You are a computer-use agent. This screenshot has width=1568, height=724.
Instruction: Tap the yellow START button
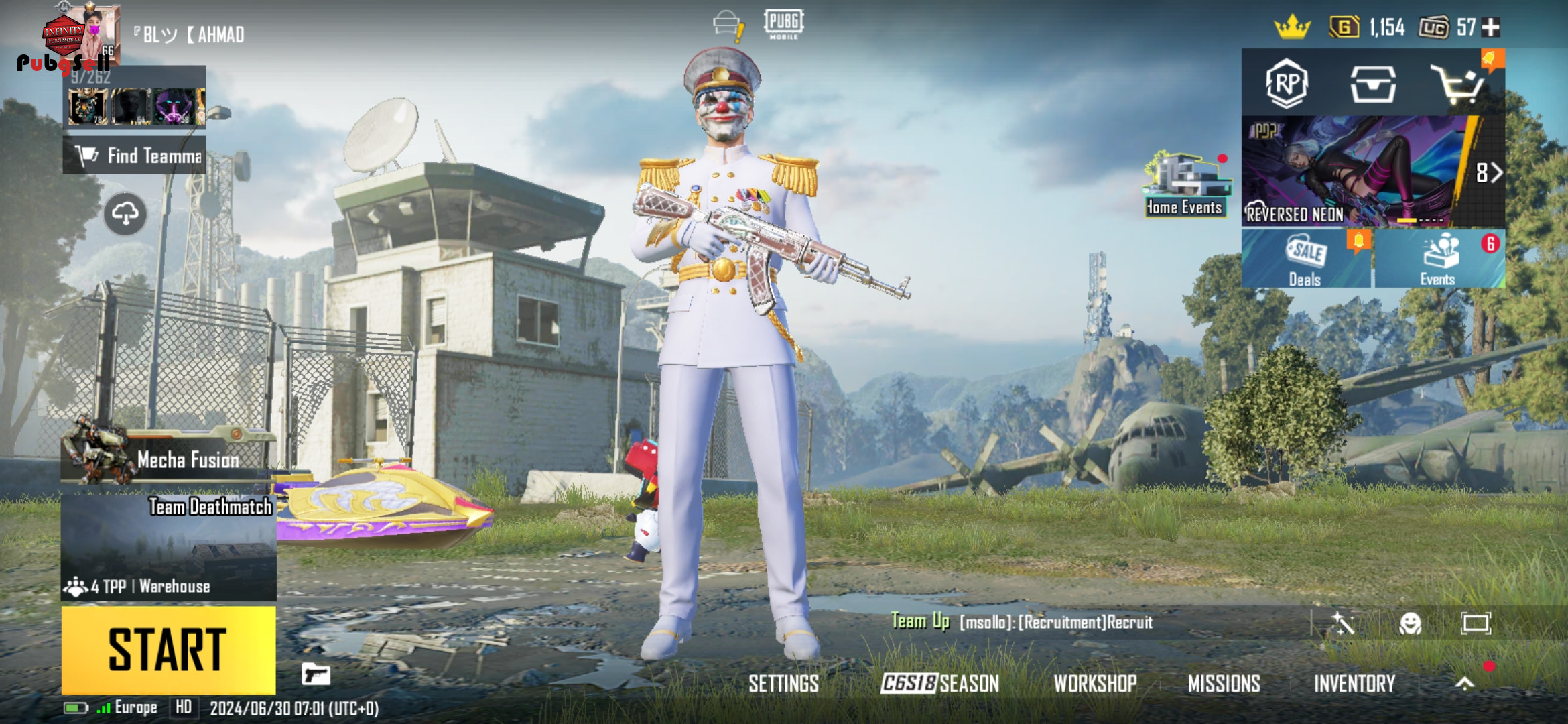click(x=168, y=649)
